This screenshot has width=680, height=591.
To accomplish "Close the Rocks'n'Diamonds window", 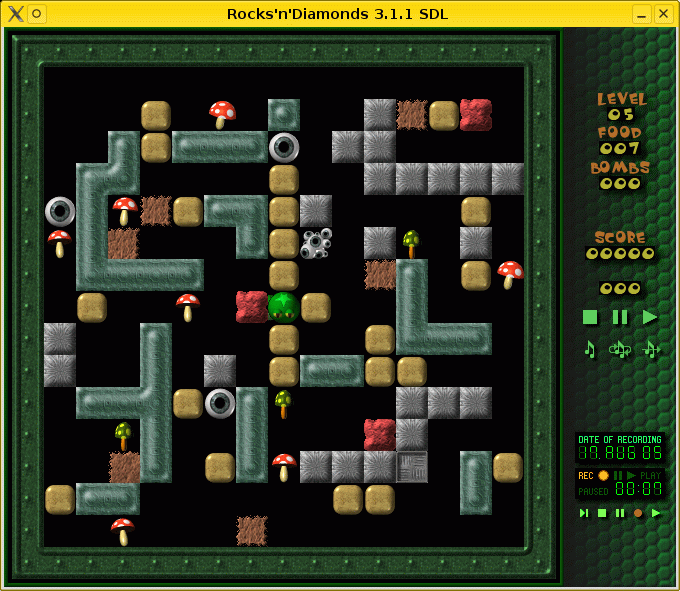I will pyautogui.click(x=663, y=14).
